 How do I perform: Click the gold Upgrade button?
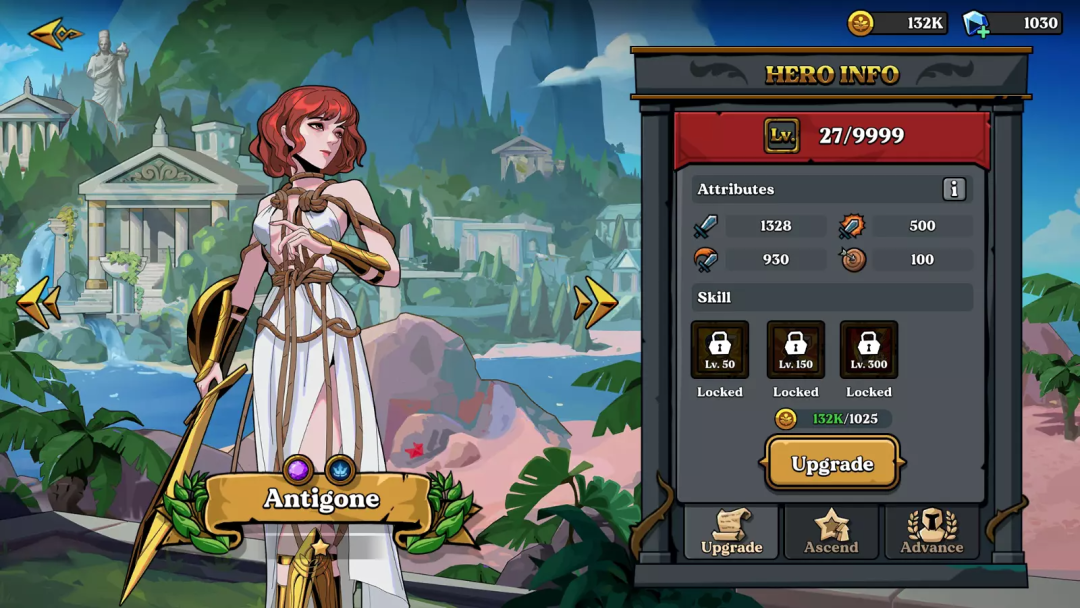click(832, 464)
